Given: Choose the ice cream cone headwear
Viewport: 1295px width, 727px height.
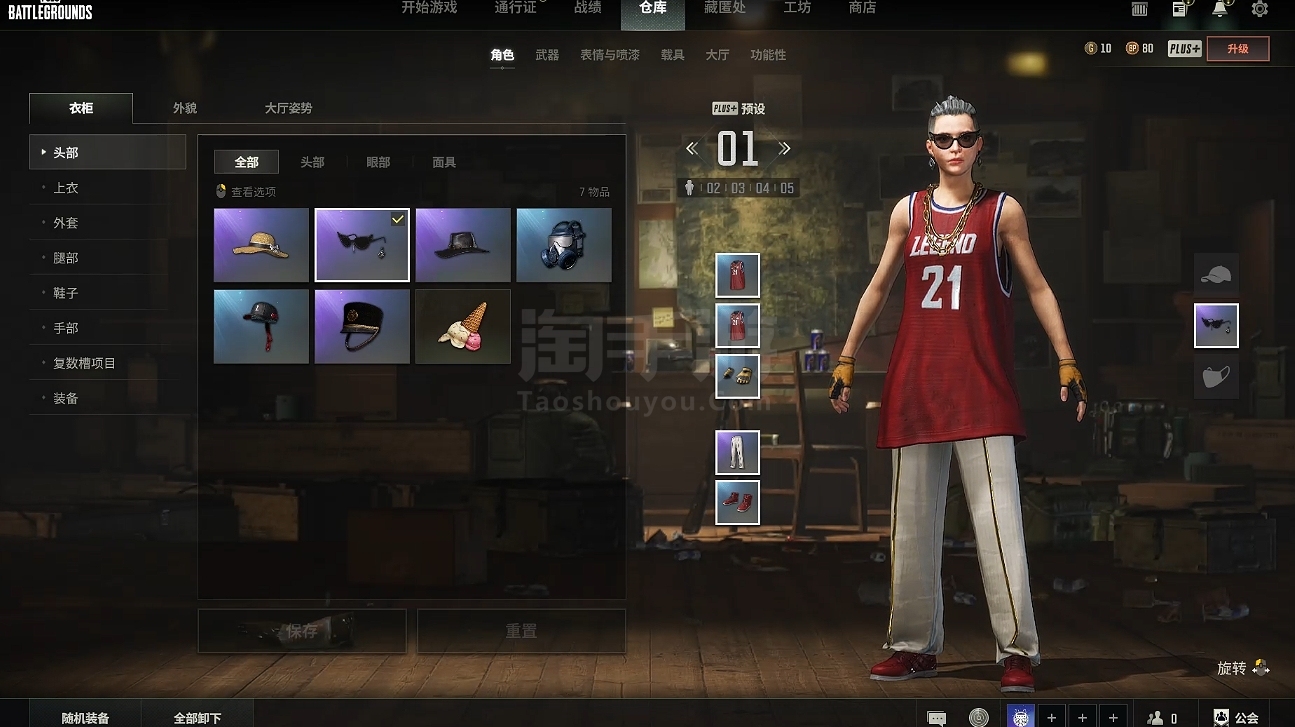Looking at the screenshot, I should pos(462,327).
